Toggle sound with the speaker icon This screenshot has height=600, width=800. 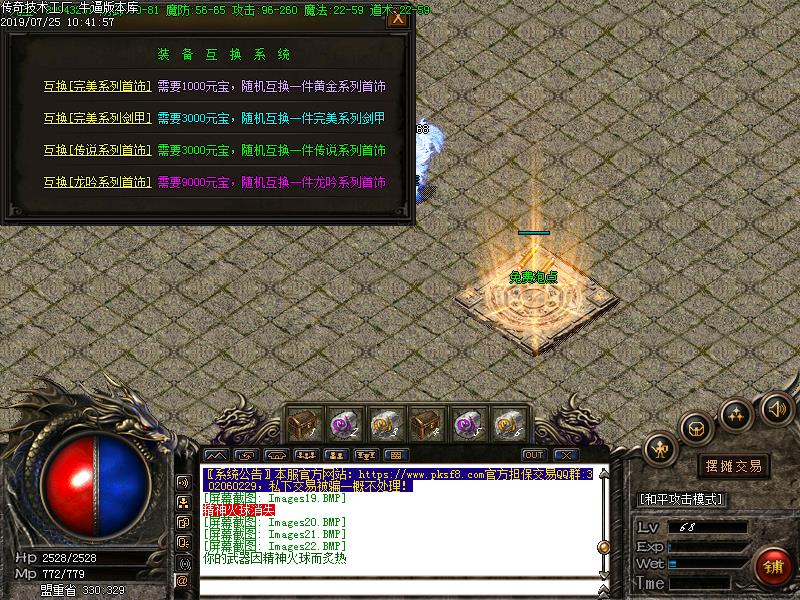point(776,407)
